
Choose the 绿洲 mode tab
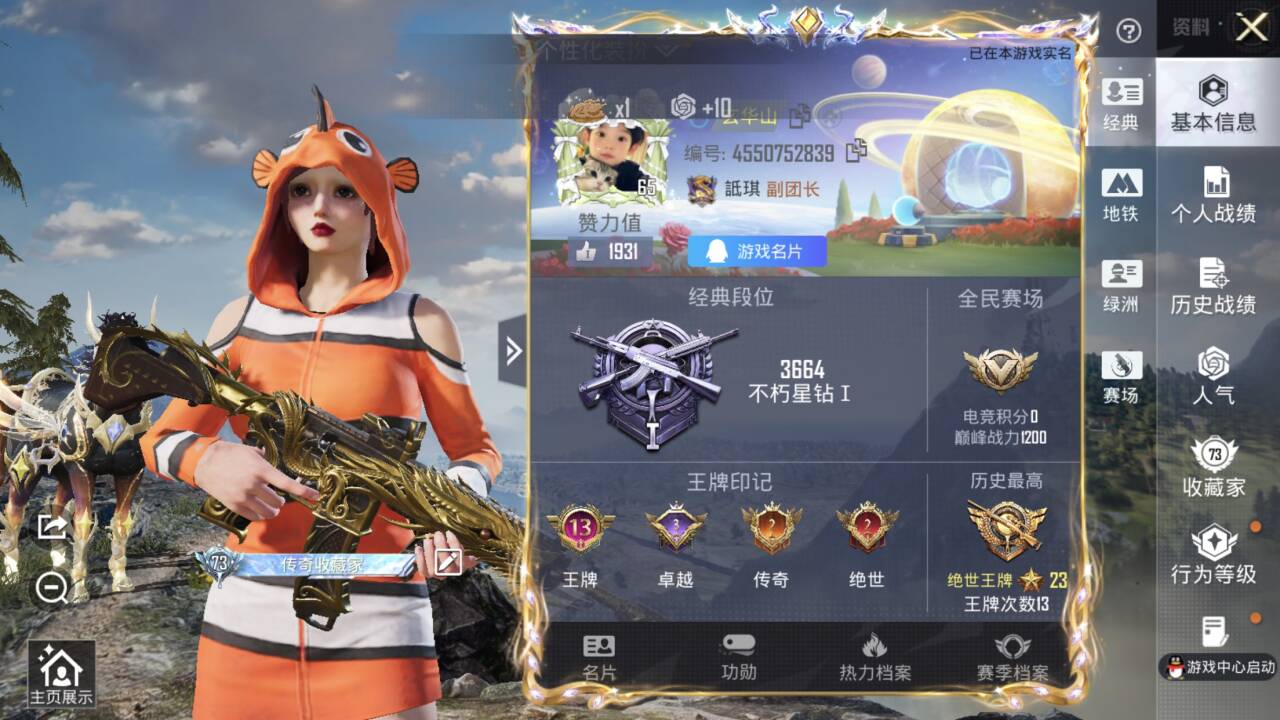pyautogui.click(x=1121, y=286)
